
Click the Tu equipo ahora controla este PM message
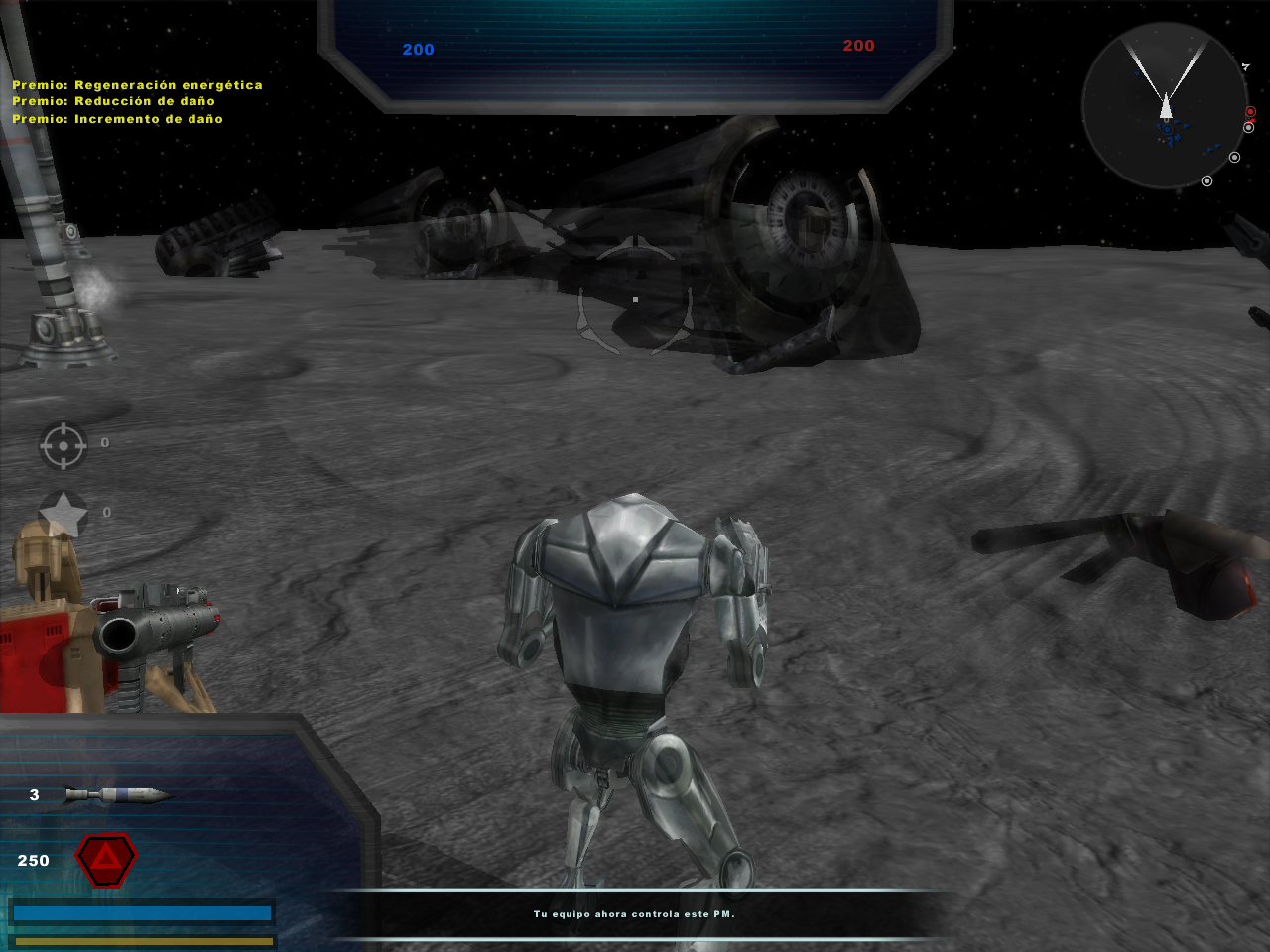tap(635, 915)
